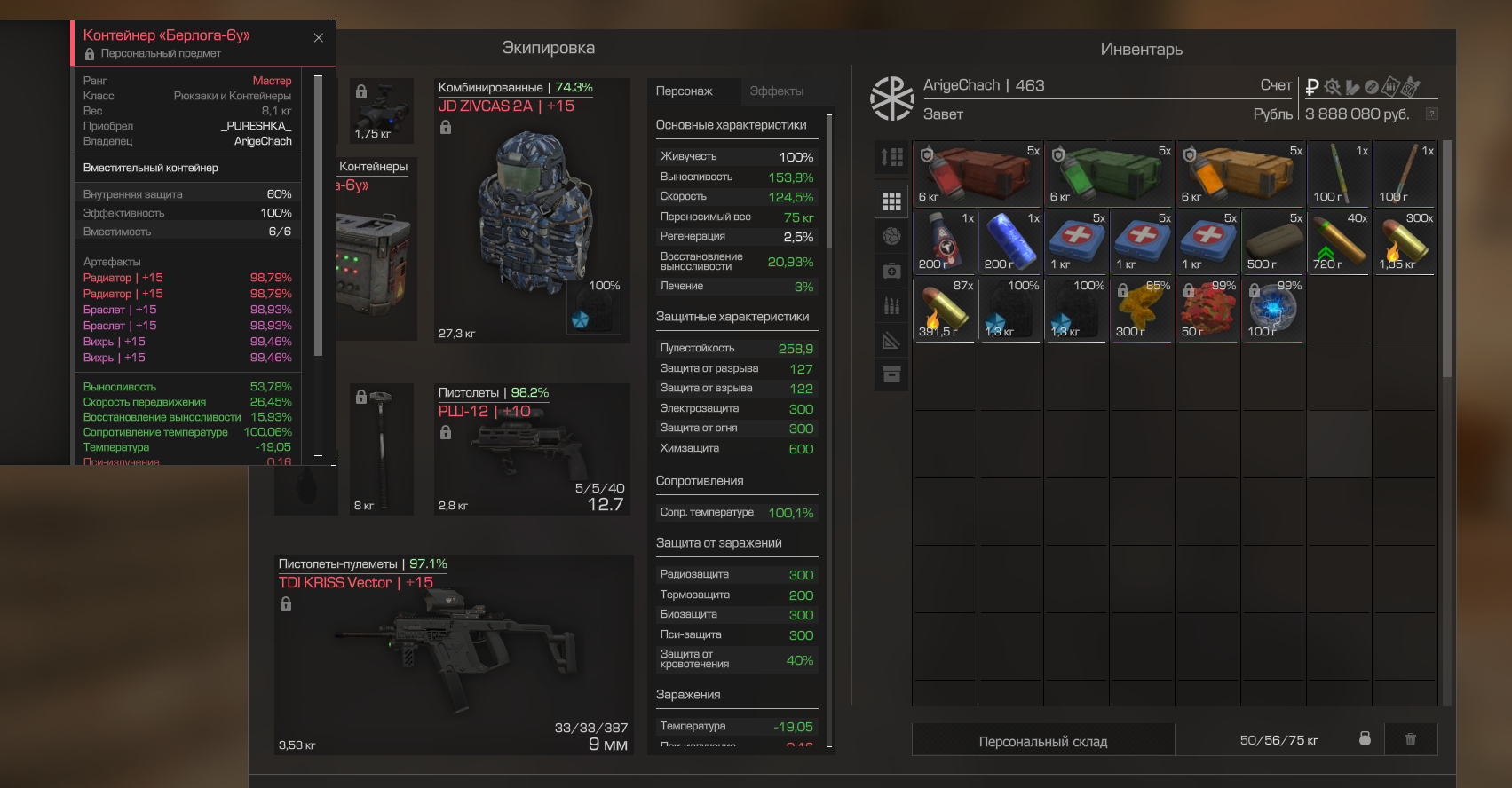Select the night vision device slot
Viewport: 1512px width, 788px height.
pyautogui.click(x=384, y=110)
